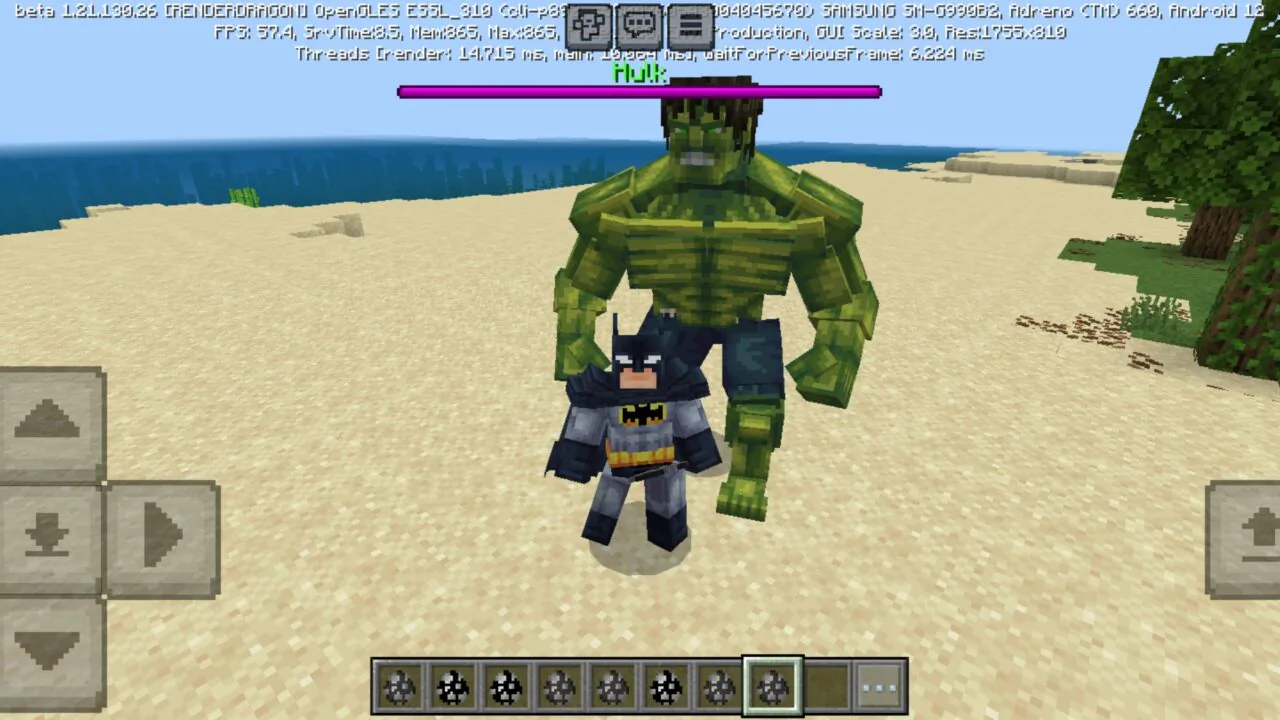The width and height of the screenshot is (1280, 720).
Task: Select the fifth spawn egg slot
Action: 613,687
